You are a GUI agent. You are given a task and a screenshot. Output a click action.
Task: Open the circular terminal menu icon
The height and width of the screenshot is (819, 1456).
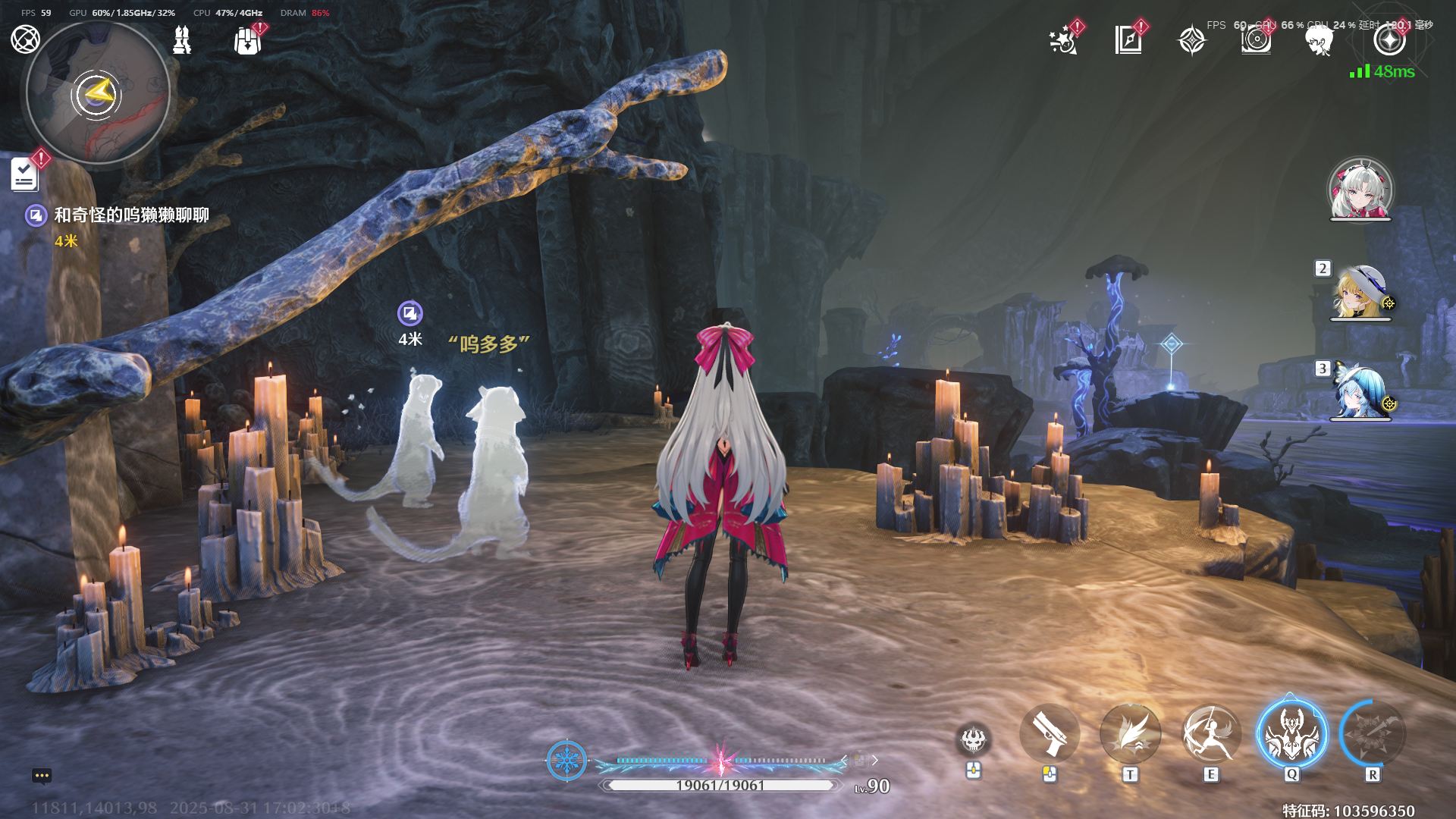pyautogui.click(x=25, y=39)
